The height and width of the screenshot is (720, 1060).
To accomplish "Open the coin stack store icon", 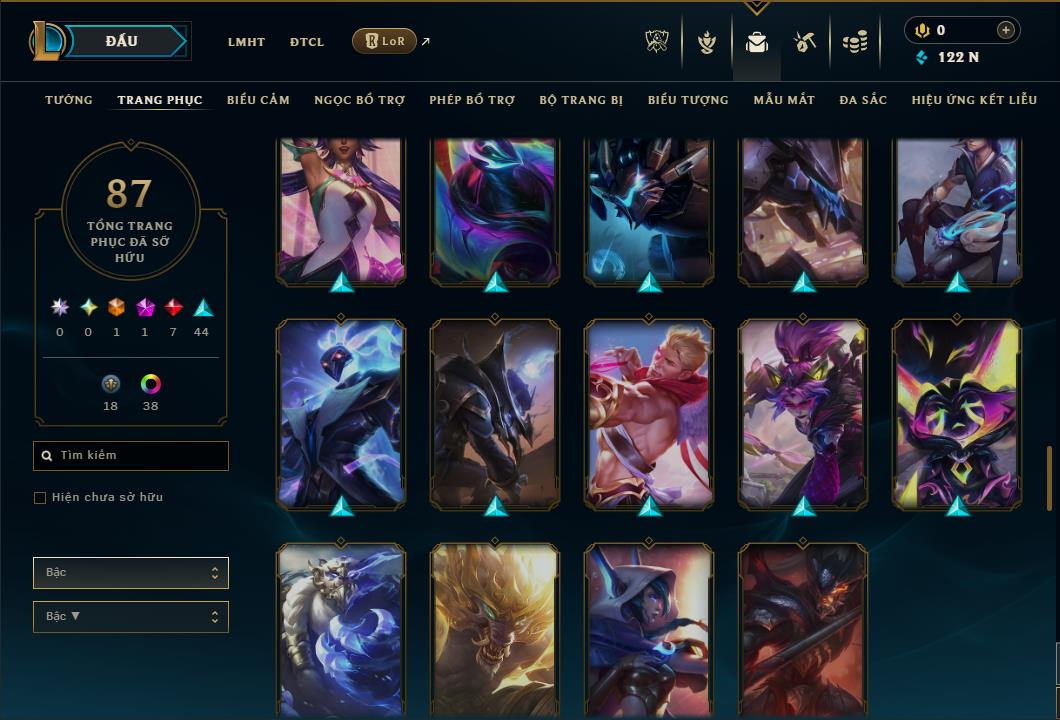I will (x=854, y=42).
